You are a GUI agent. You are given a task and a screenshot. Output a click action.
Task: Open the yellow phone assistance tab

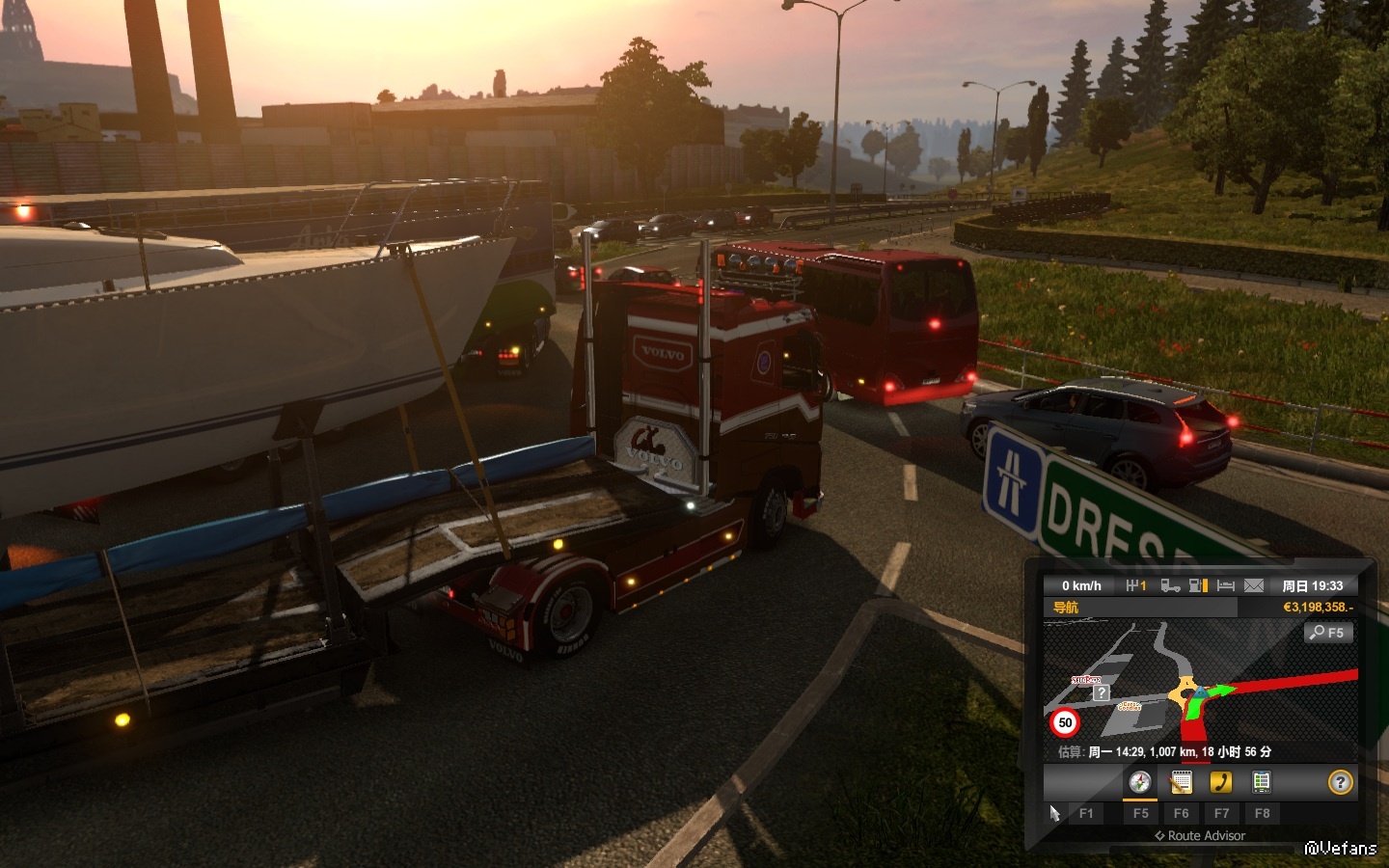tap(1221, 782)
